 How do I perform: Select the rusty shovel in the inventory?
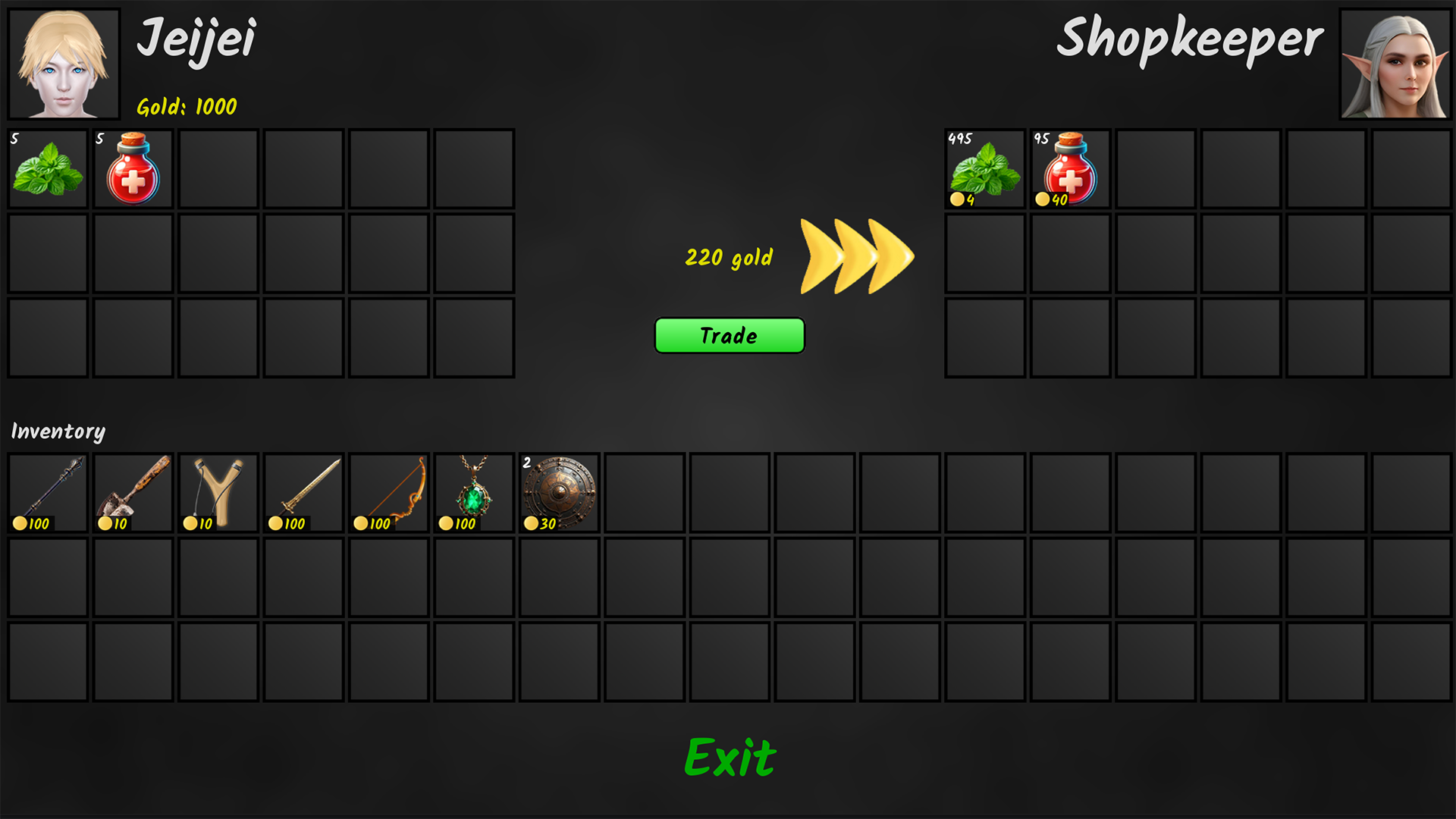pyautogui.click(x=133, y=492)
